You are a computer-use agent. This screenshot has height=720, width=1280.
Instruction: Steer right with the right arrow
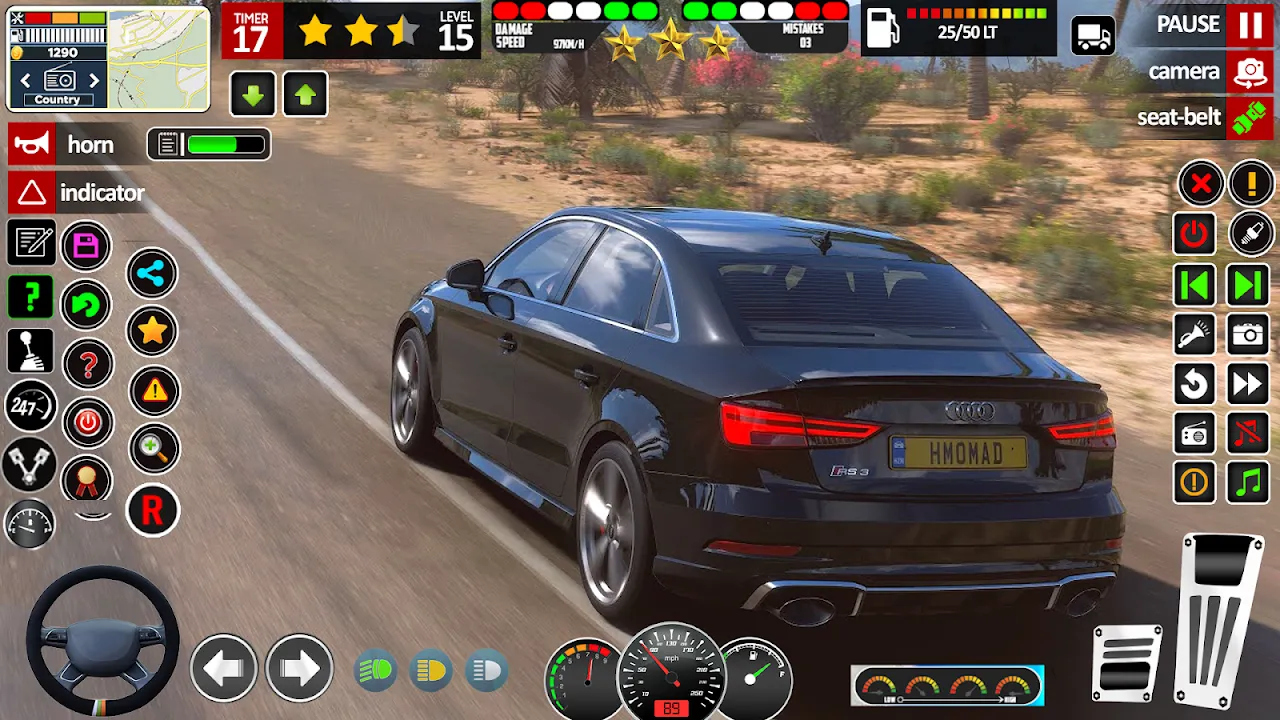[298, 667]
